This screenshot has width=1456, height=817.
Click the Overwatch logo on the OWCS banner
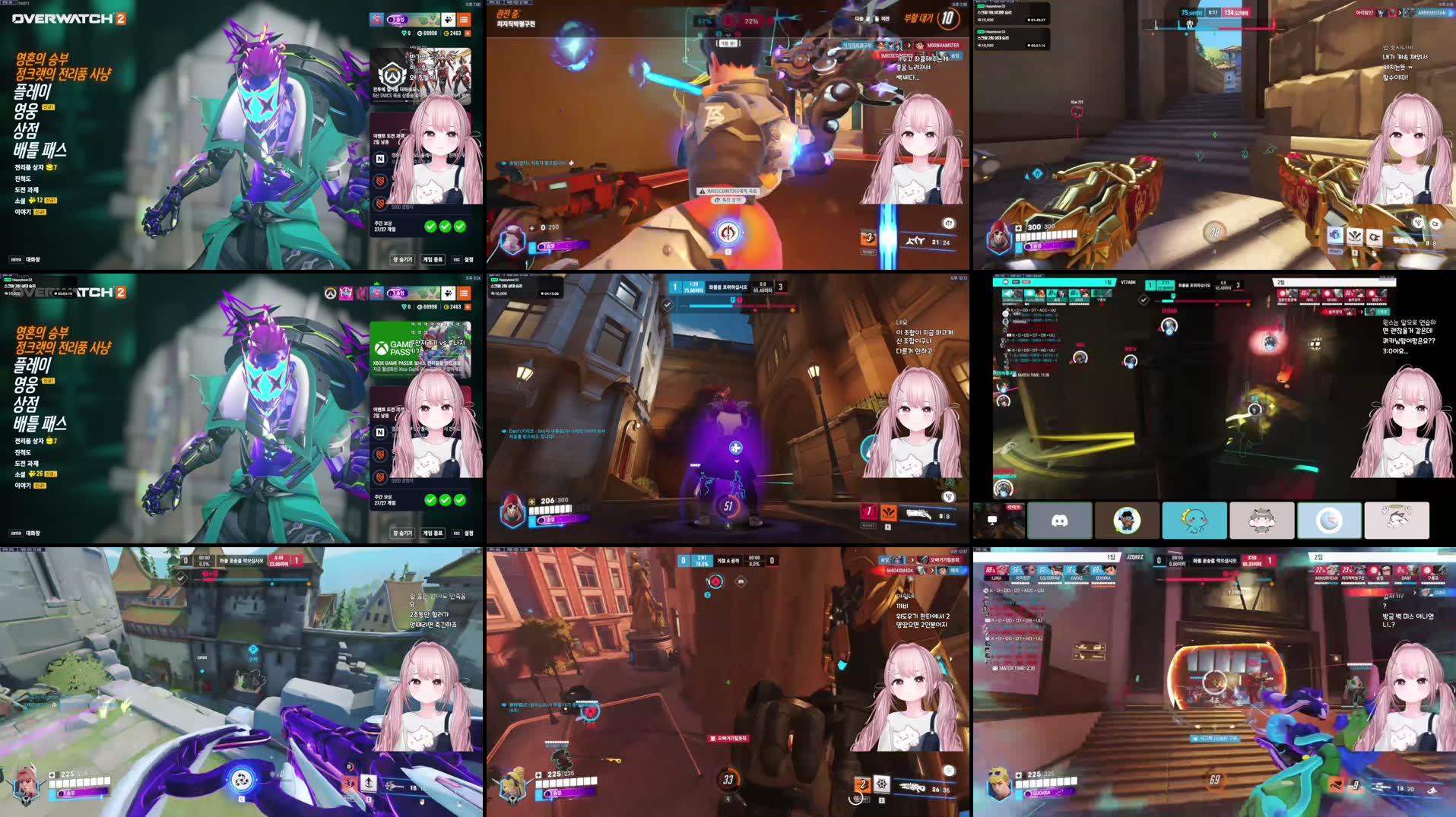coord(392,74)
